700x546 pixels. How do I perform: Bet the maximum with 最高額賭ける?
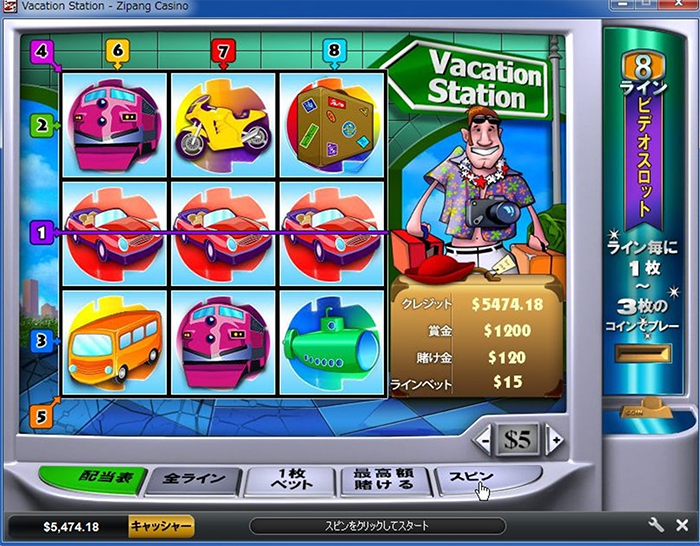[384, 482]
